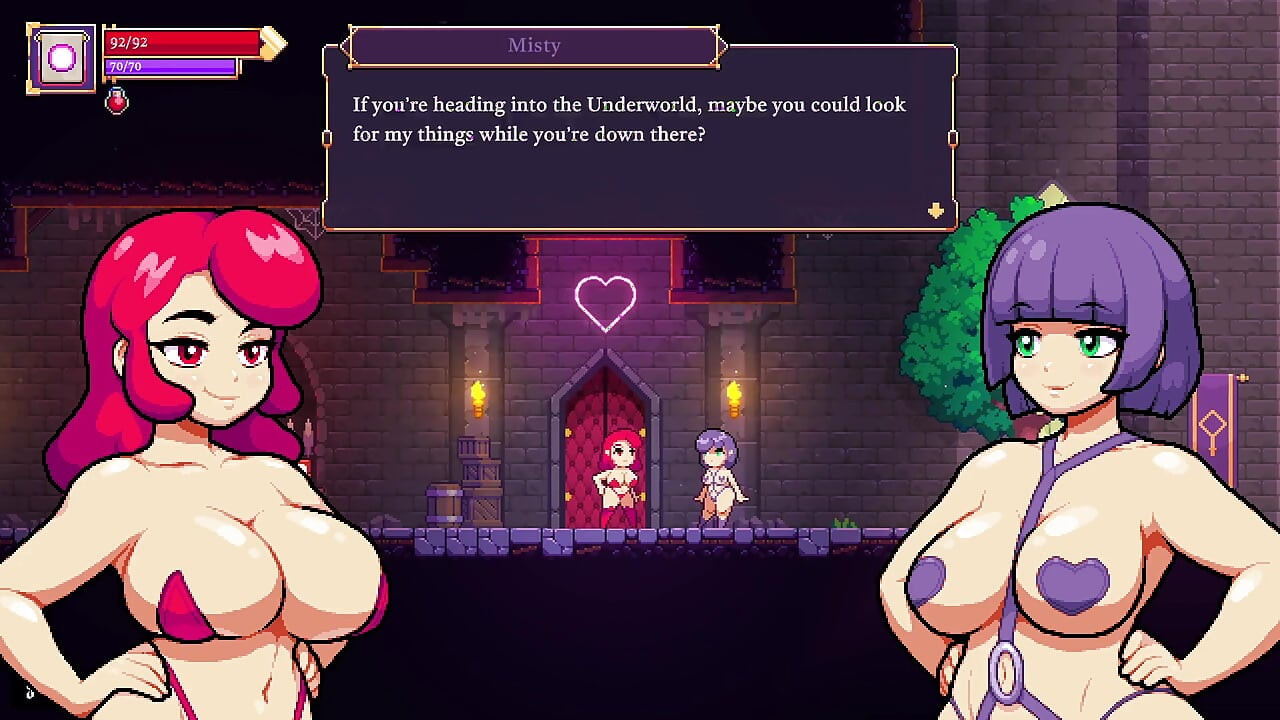This screenshot has height=720, width=1280.
Task: Click the arrow tip on the health bar
Action: (x=272, y=42)
